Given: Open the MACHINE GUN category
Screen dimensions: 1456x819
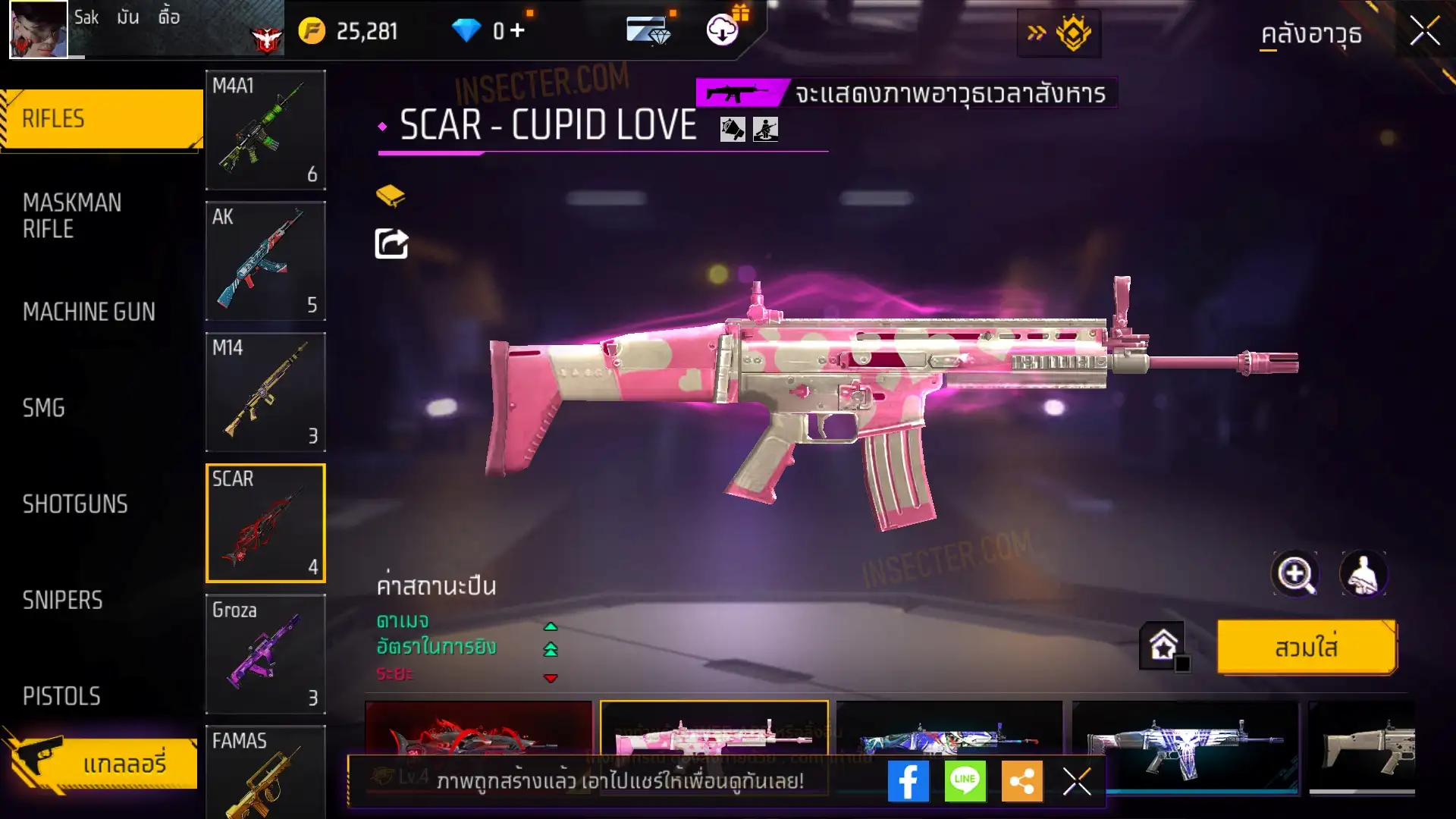Looking at the screenshot, I should pyautogui.click(x=89, y=312).
